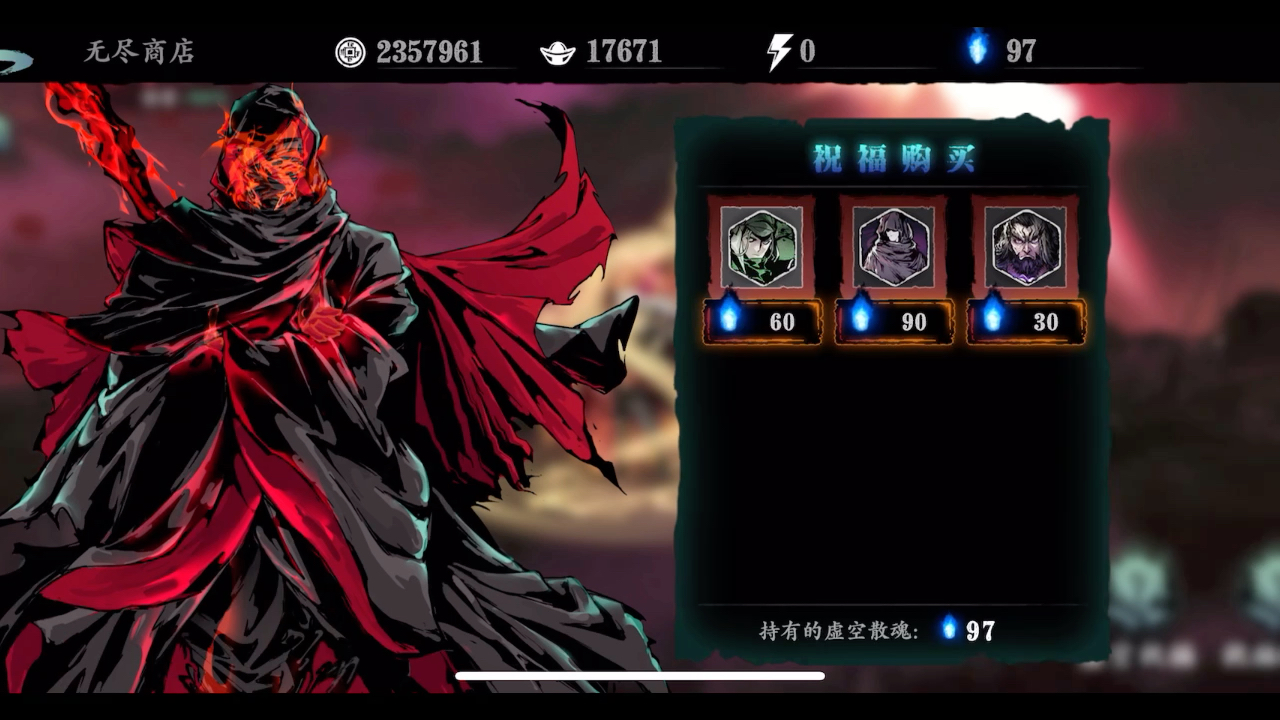Purchase the blessing costing 90 void souls
Screen dimensions: 1280x720
coord(893,322)
